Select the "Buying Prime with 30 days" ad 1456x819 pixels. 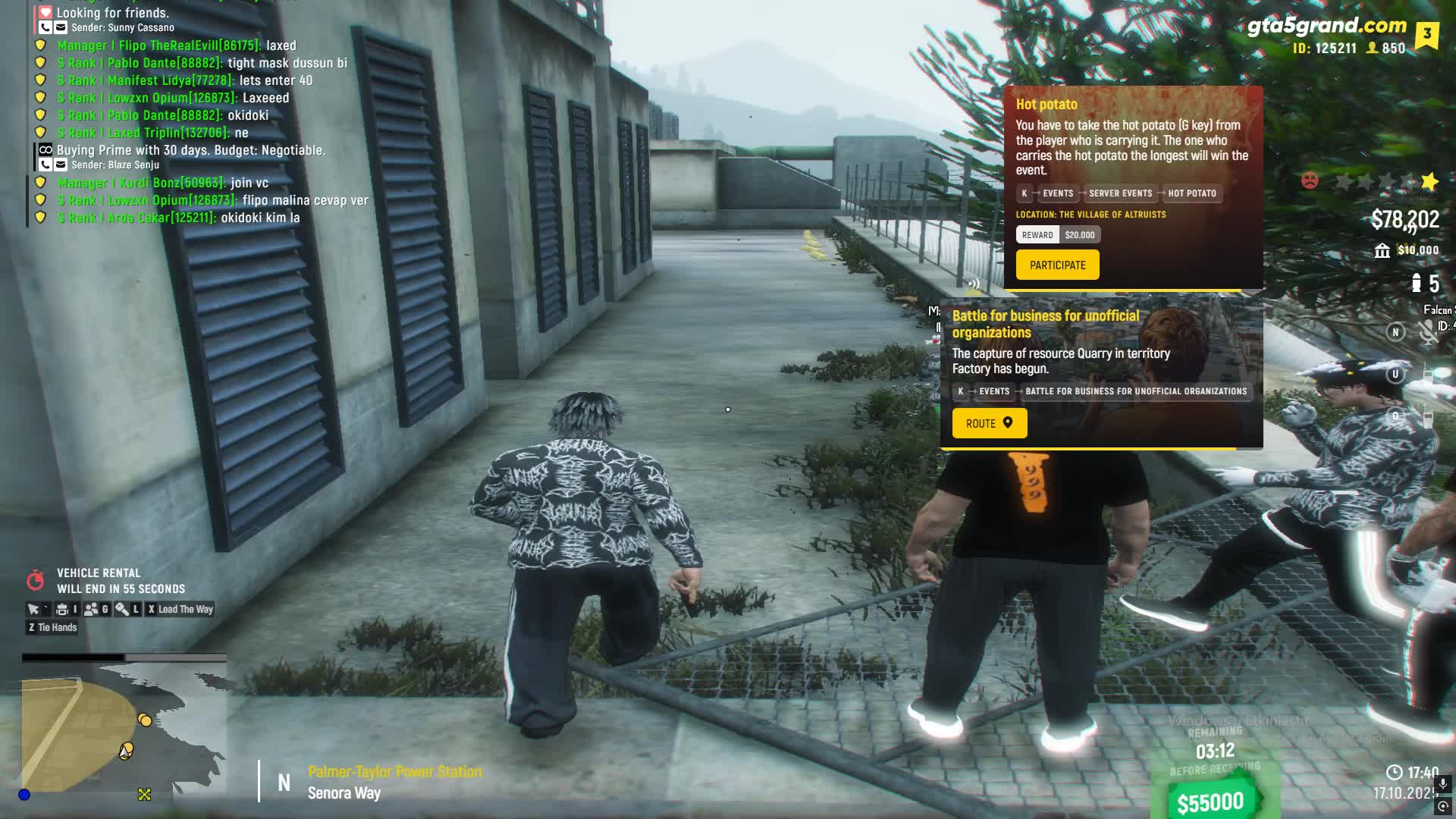[x=190, y=150]
